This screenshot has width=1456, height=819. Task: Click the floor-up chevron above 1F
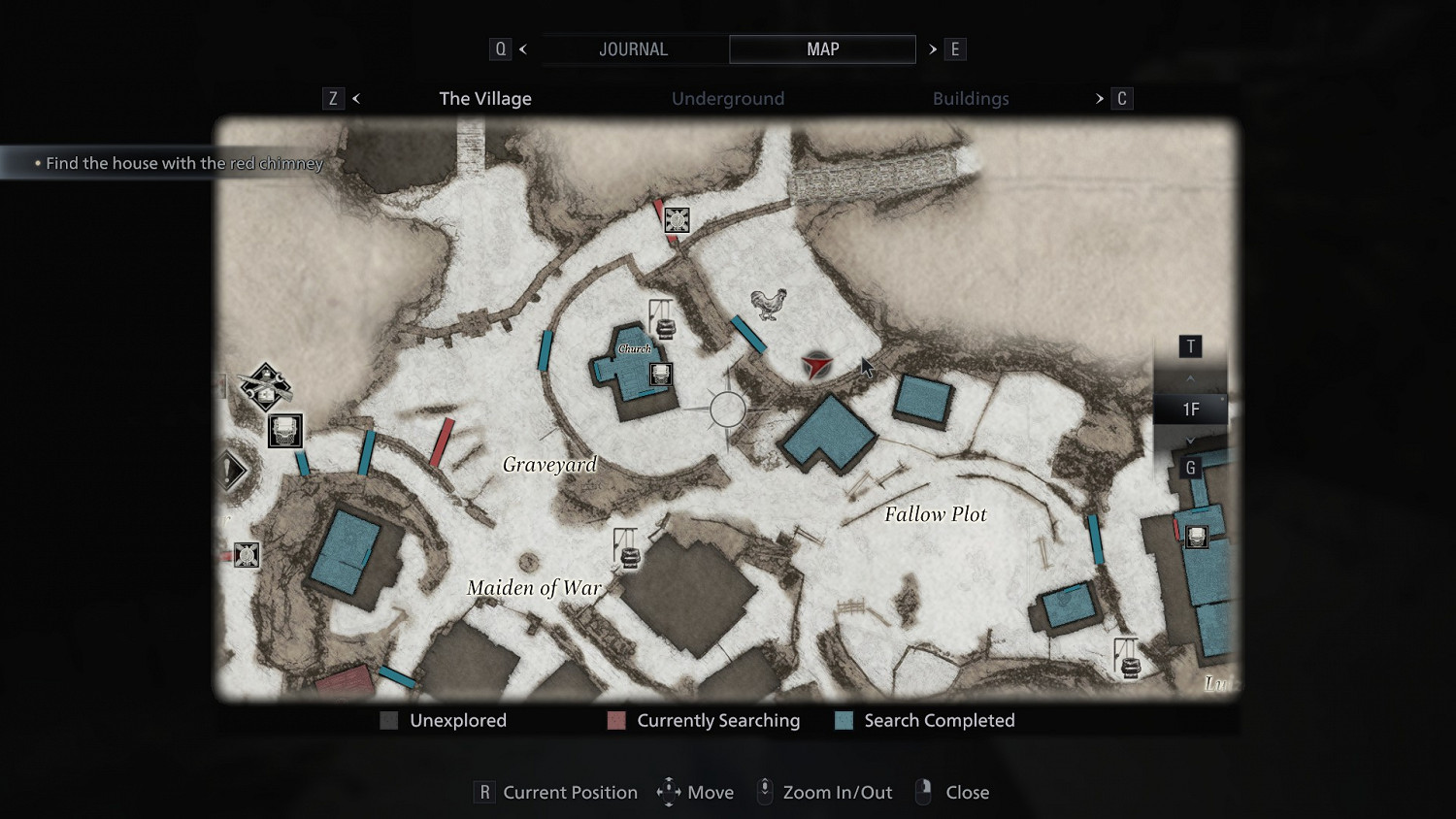[1190, 378]
